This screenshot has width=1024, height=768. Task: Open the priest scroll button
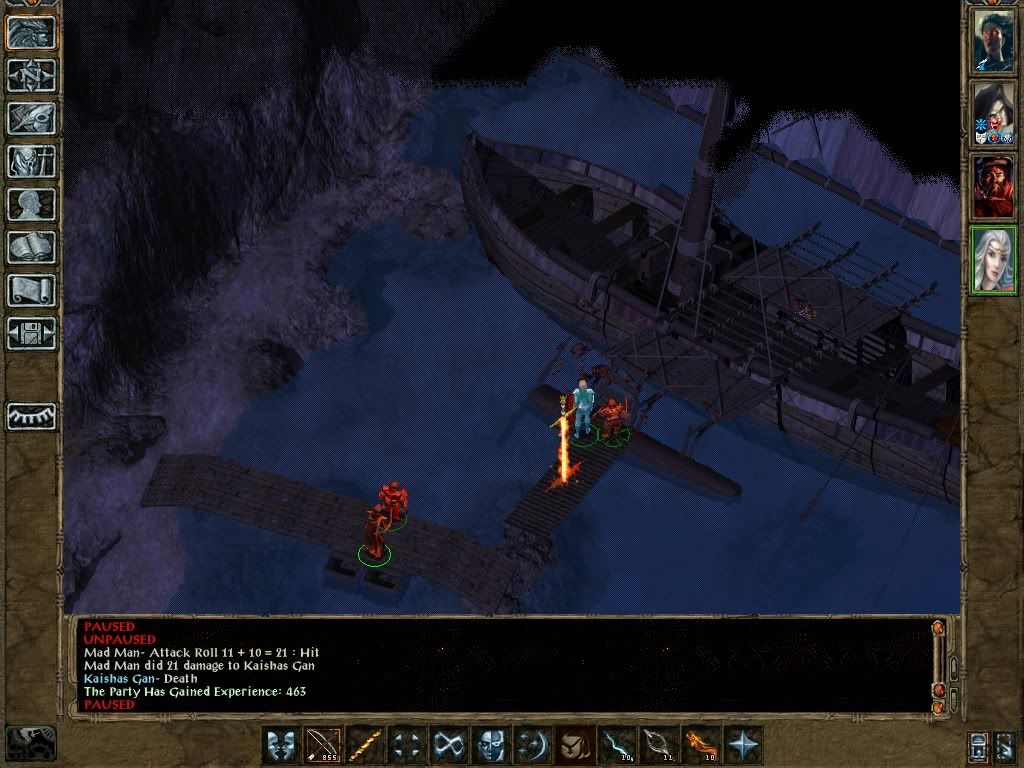click(x=32, y=290)
